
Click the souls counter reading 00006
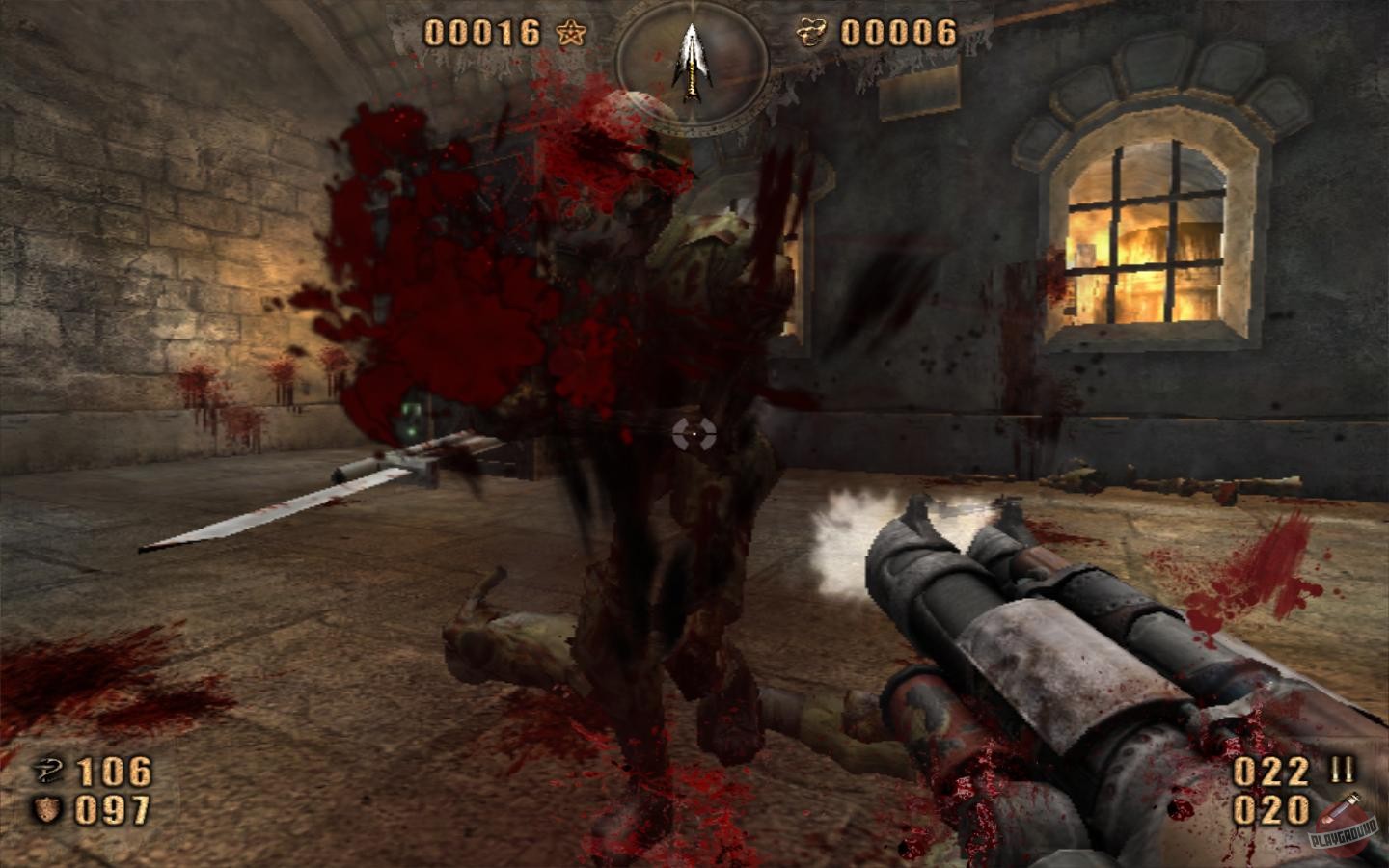(900, 30)
